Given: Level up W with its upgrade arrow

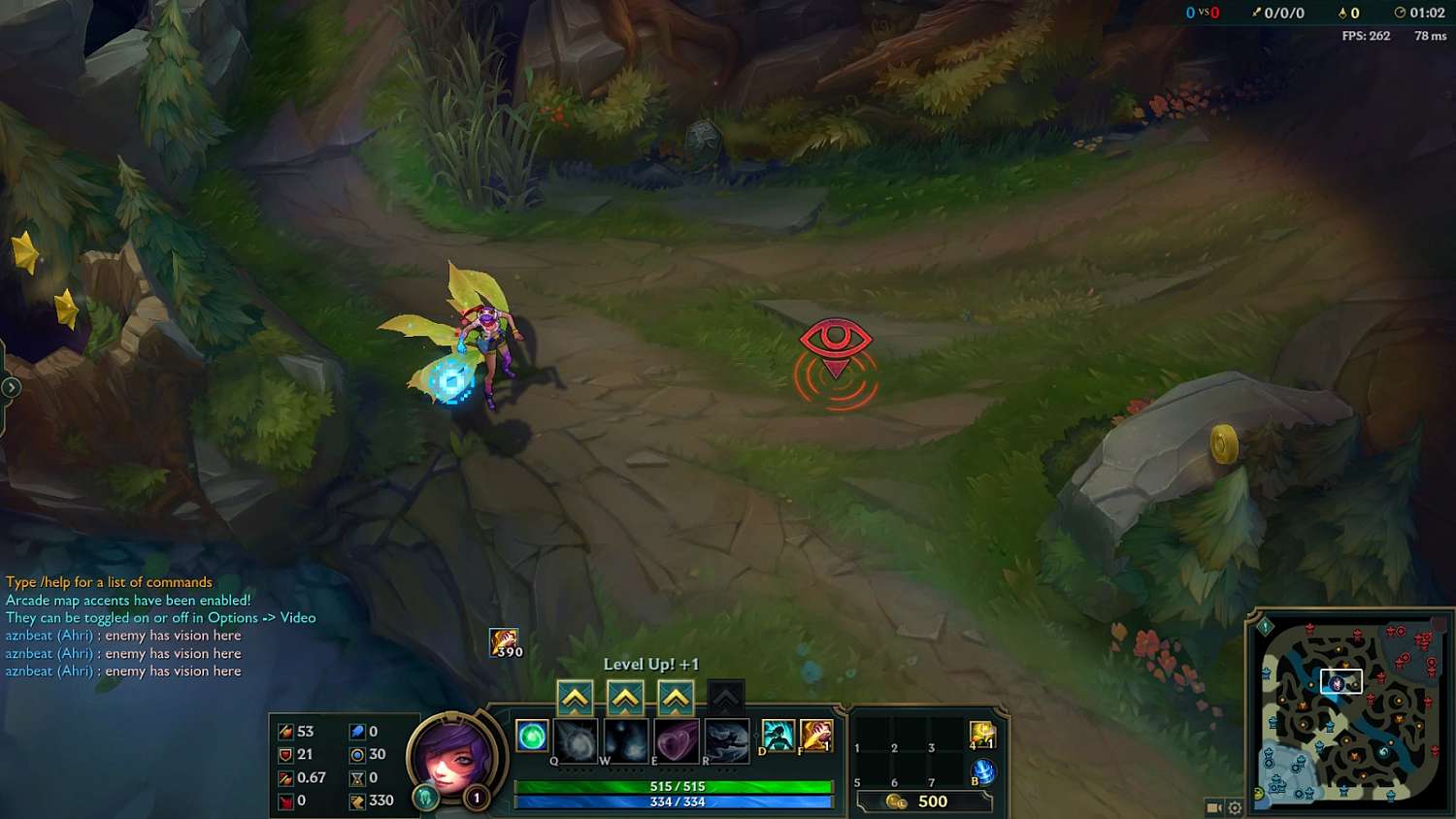Looking at the screenshot, I should click(x=625, y=696).
